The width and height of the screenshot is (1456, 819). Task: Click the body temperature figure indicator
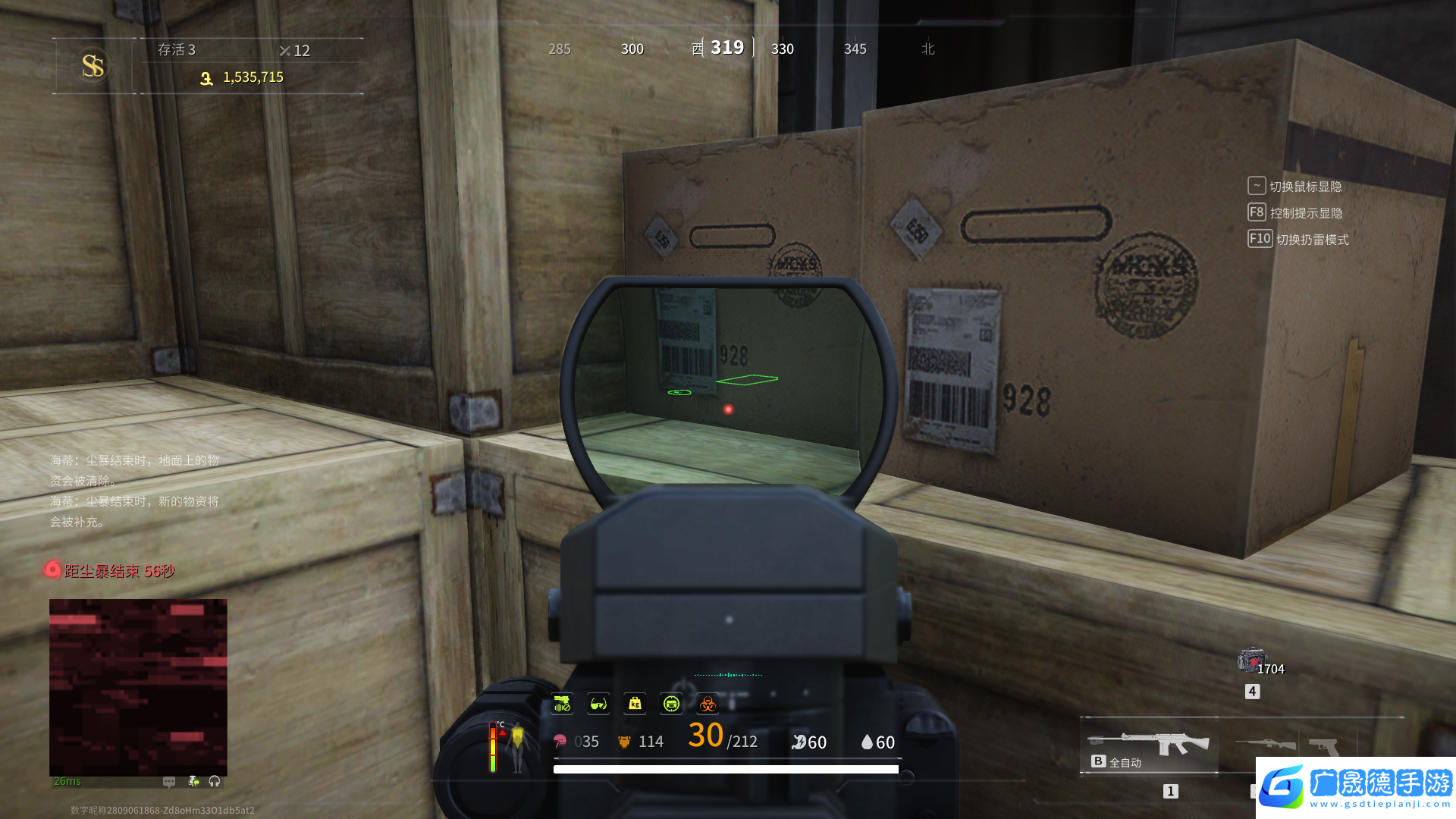[516, 746]
